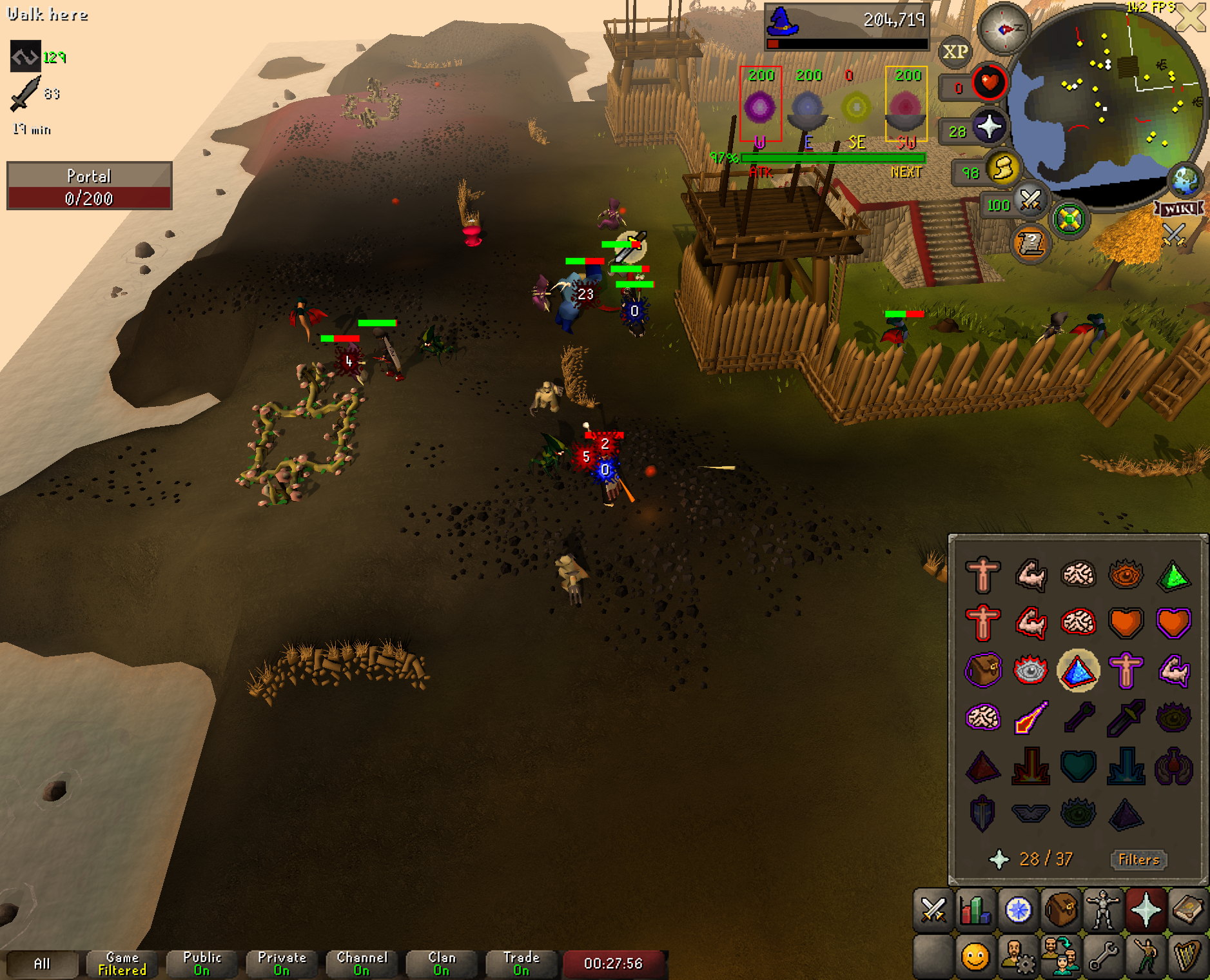
Task: Switch to the Clan chat tab
Action: coord(442,963)
